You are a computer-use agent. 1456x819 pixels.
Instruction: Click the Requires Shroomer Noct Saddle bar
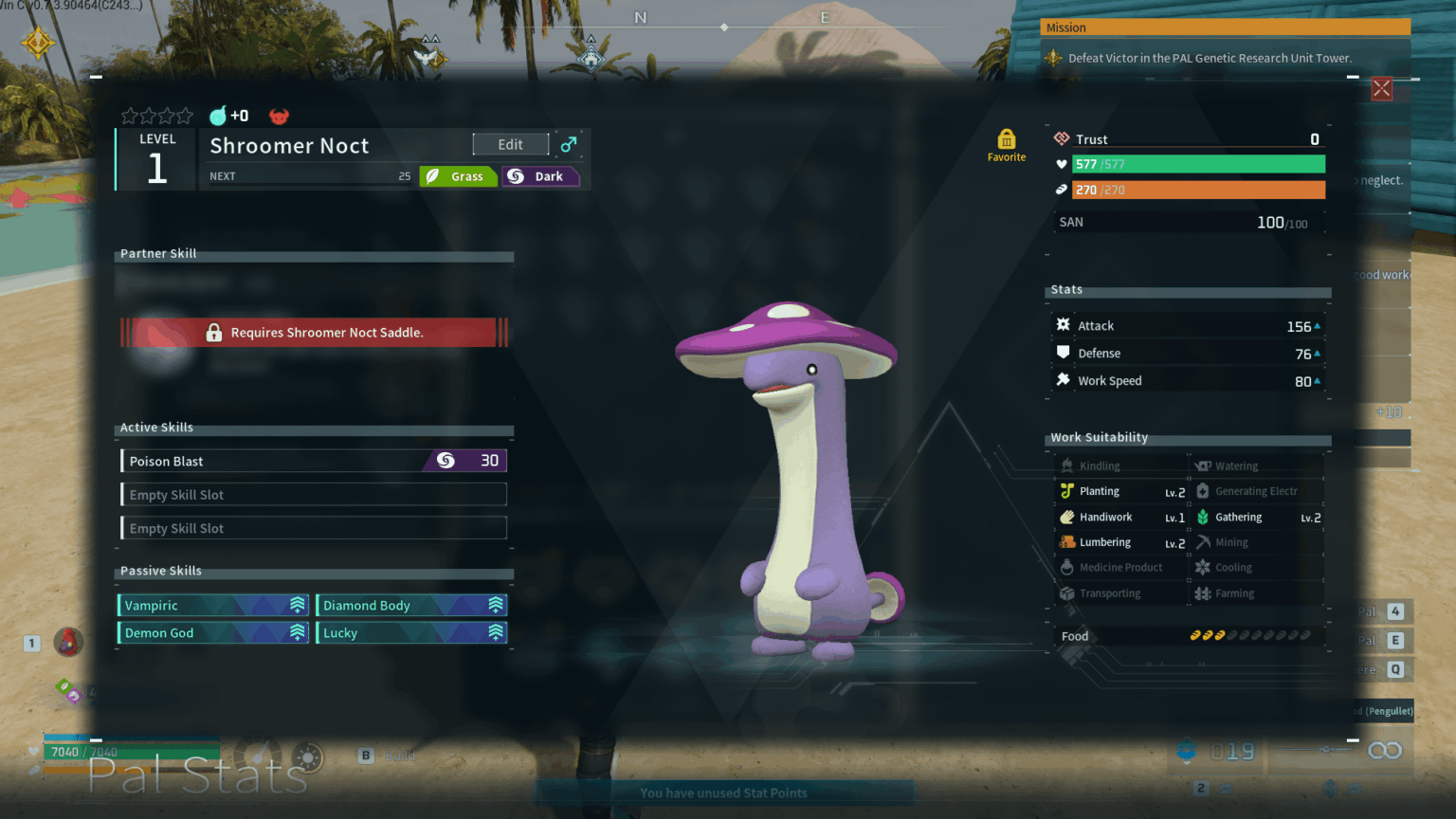[x=315, y=333]
